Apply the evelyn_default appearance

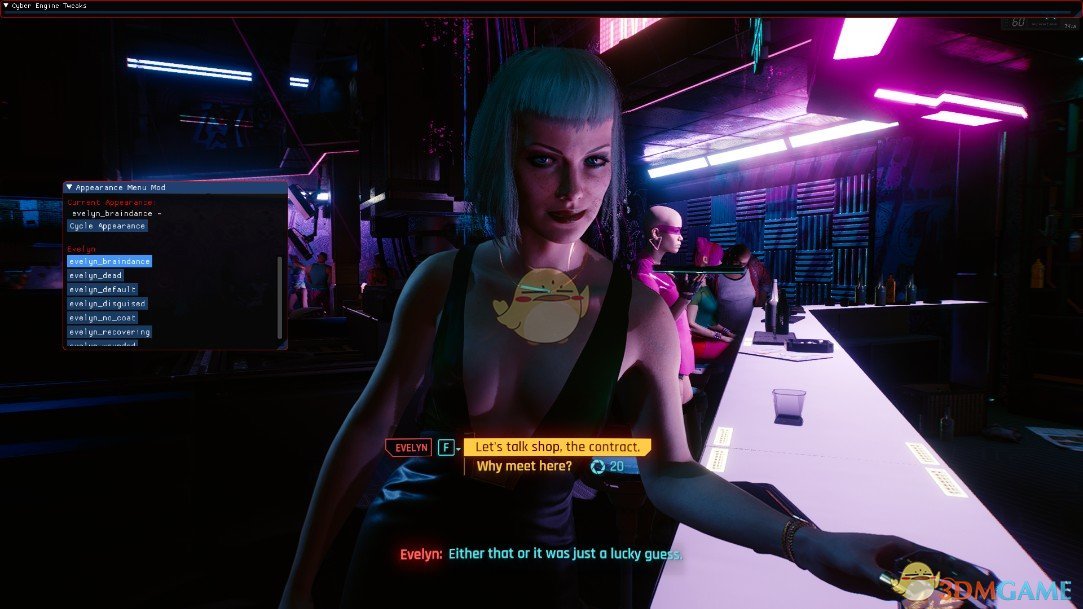point(102,289)
